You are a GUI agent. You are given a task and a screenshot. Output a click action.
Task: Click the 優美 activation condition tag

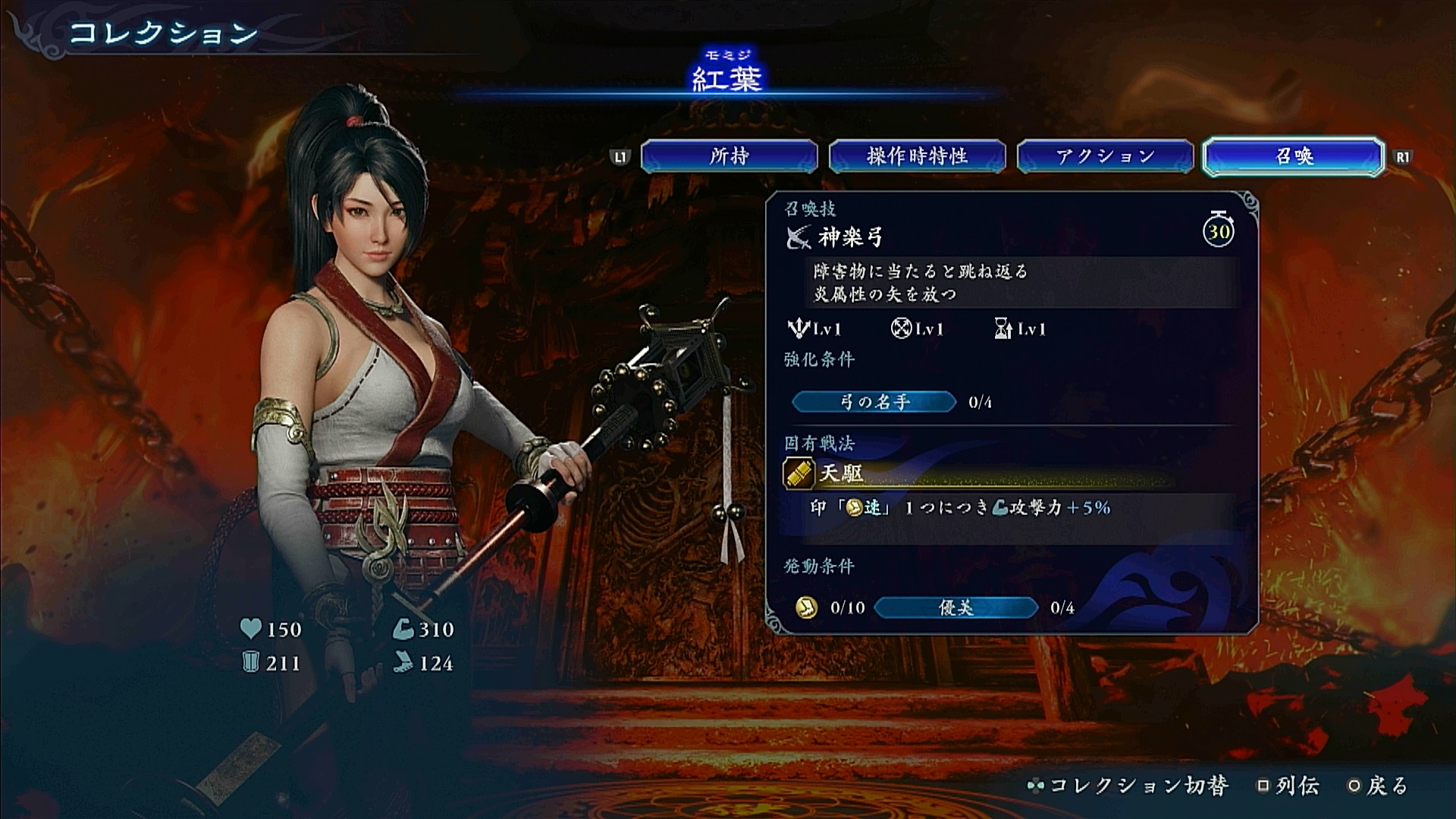(955, 607)
